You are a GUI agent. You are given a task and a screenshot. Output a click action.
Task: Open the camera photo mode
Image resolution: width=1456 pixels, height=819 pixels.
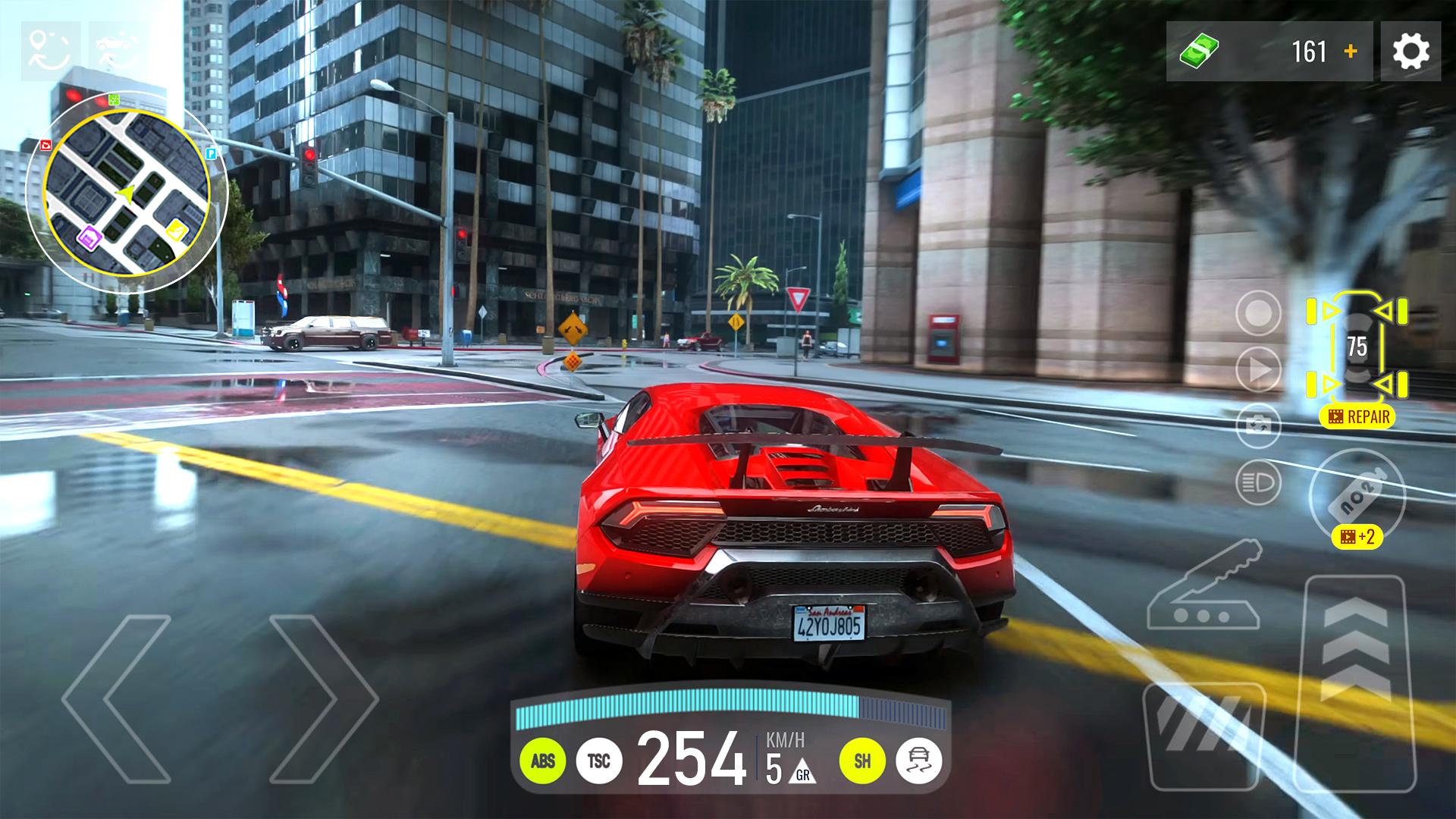[1258, 425]
